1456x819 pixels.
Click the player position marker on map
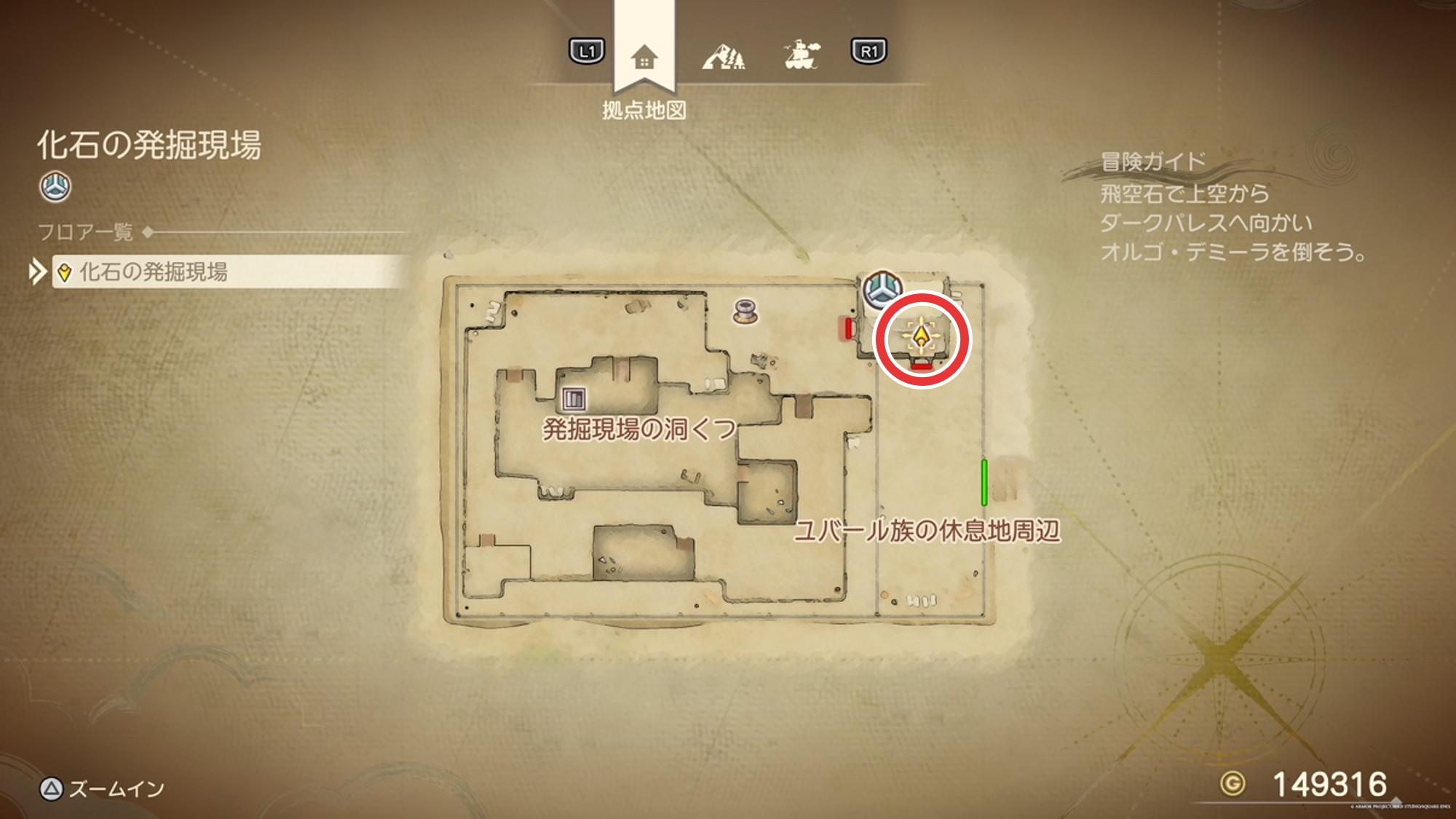click(x=922, y=339)
